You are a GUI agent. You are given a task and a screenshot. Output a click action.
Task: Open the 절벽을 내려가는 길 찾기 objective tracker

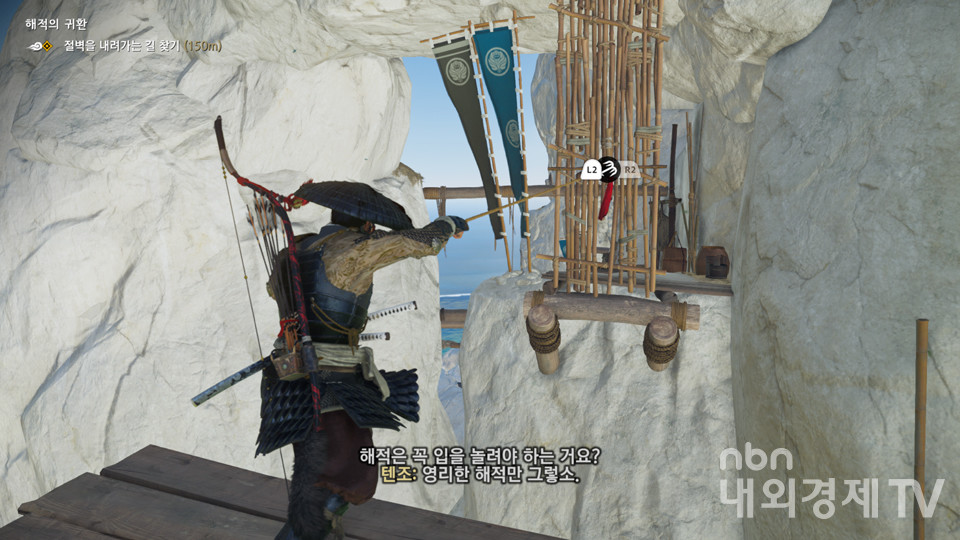142,46
